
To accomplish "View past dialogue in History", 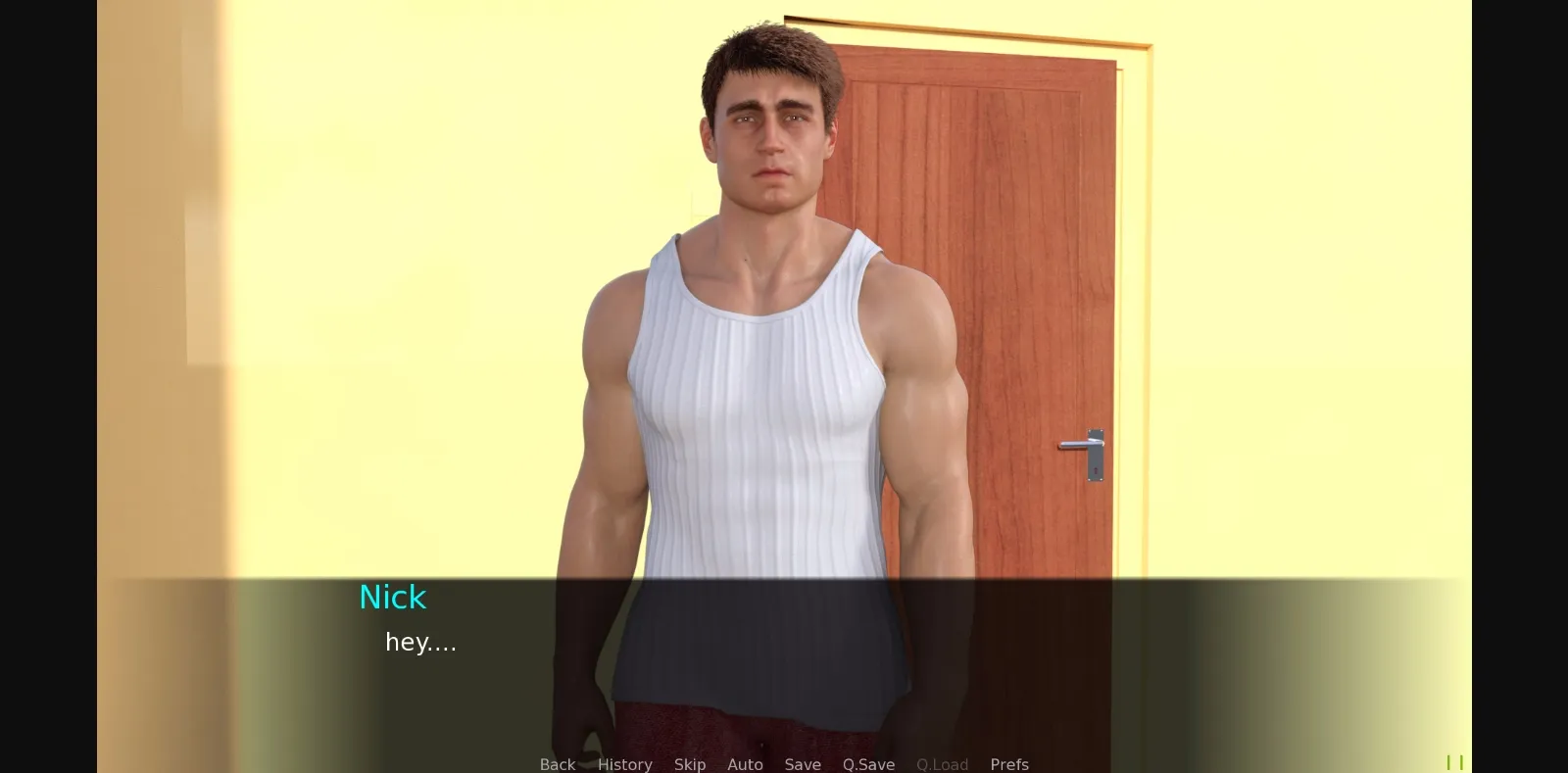I will [624, 764].
